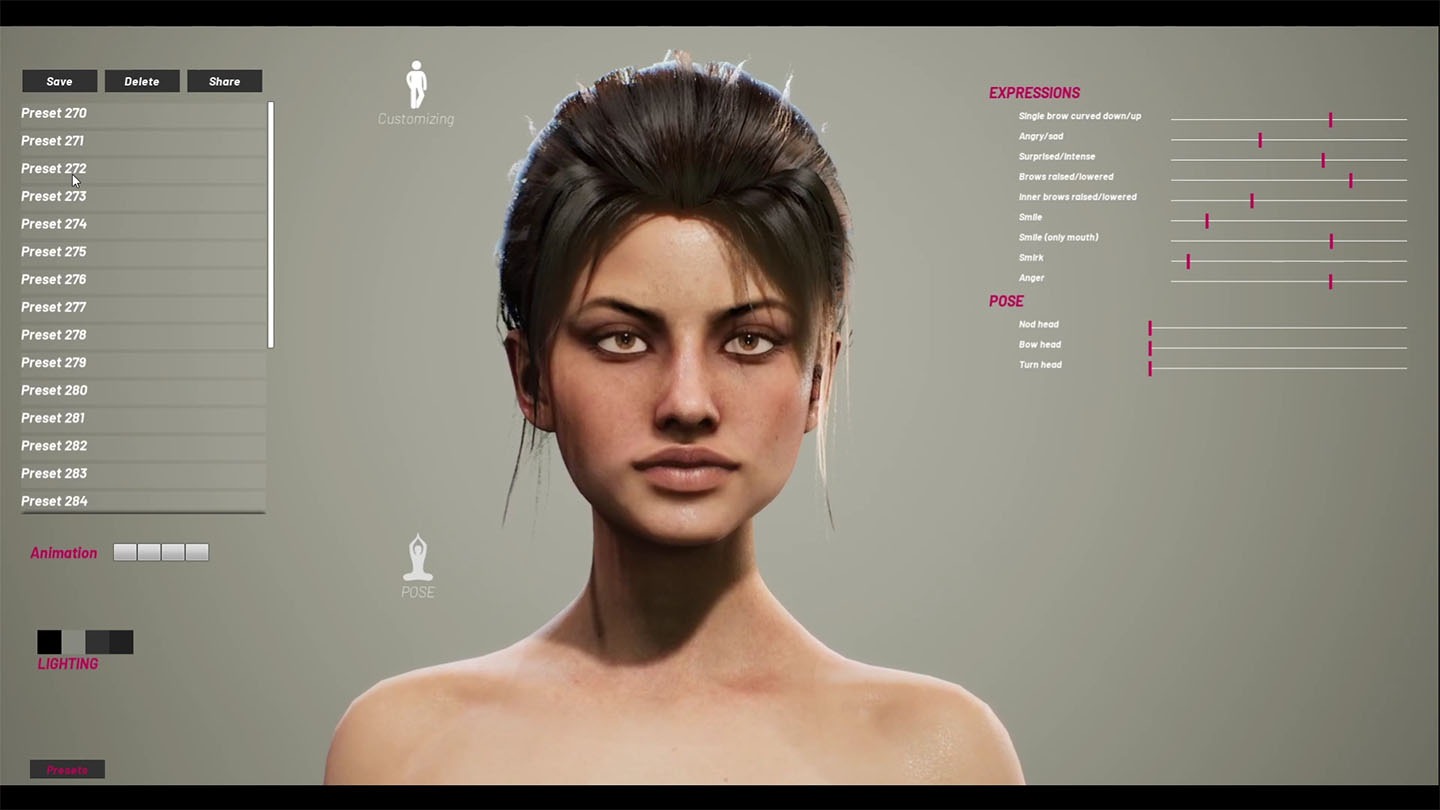Load Preset 281

54,418
